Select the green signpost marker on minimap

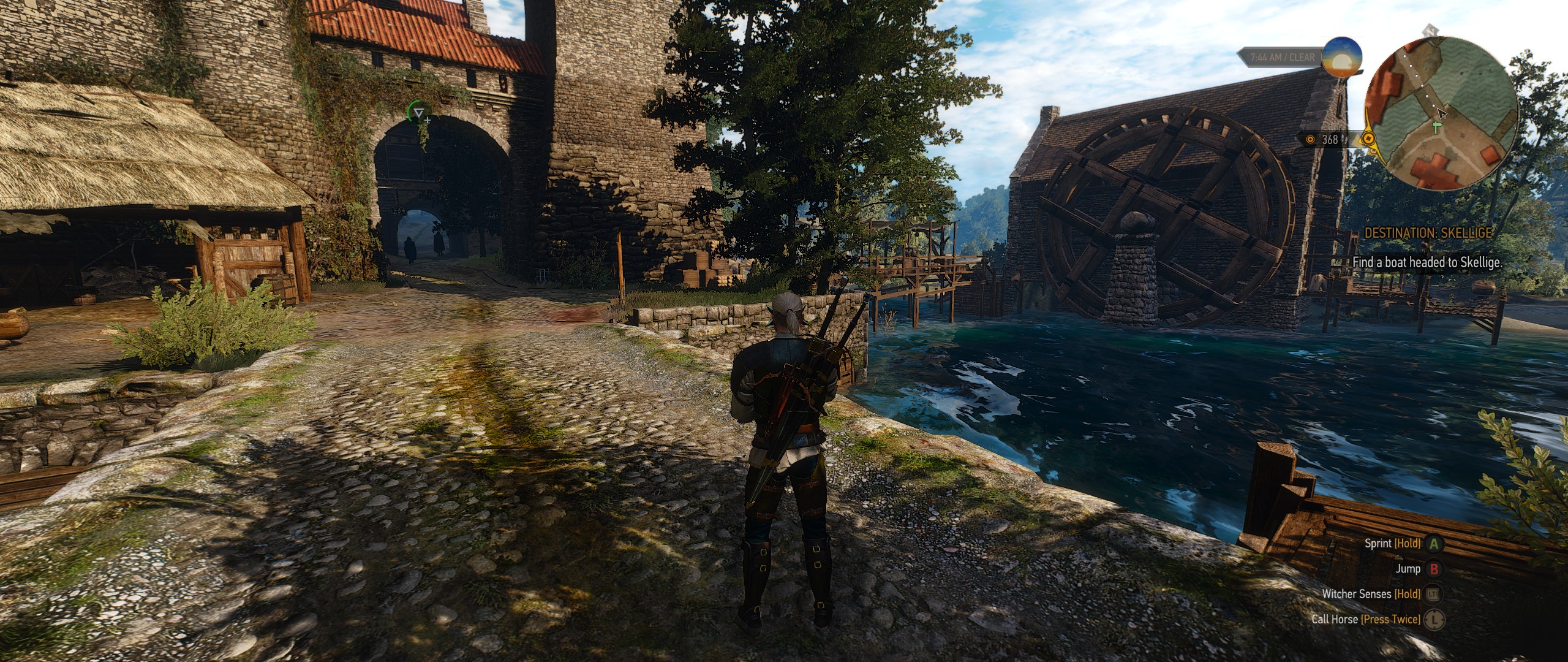click(x=1437, y=127)
